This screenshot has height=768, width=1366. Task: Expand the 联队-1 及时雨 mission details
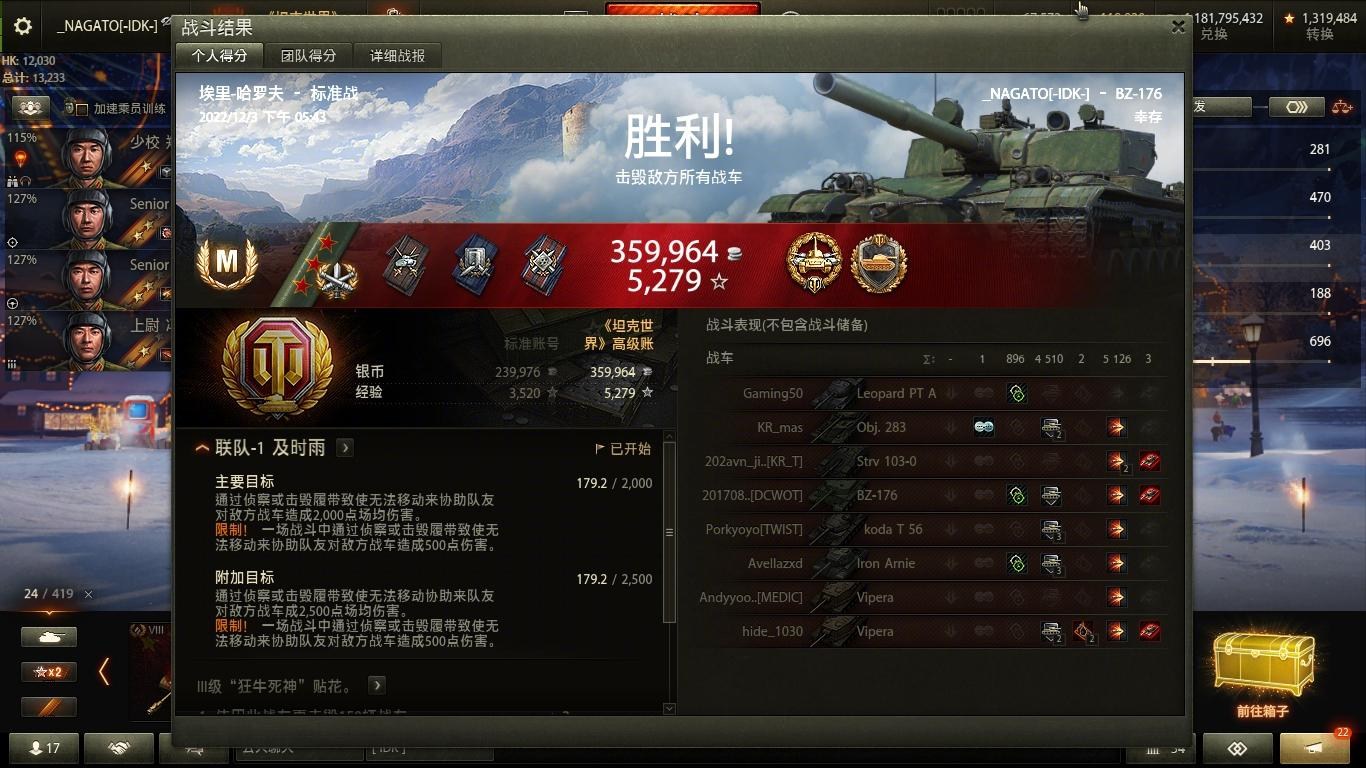click(344, 448)
